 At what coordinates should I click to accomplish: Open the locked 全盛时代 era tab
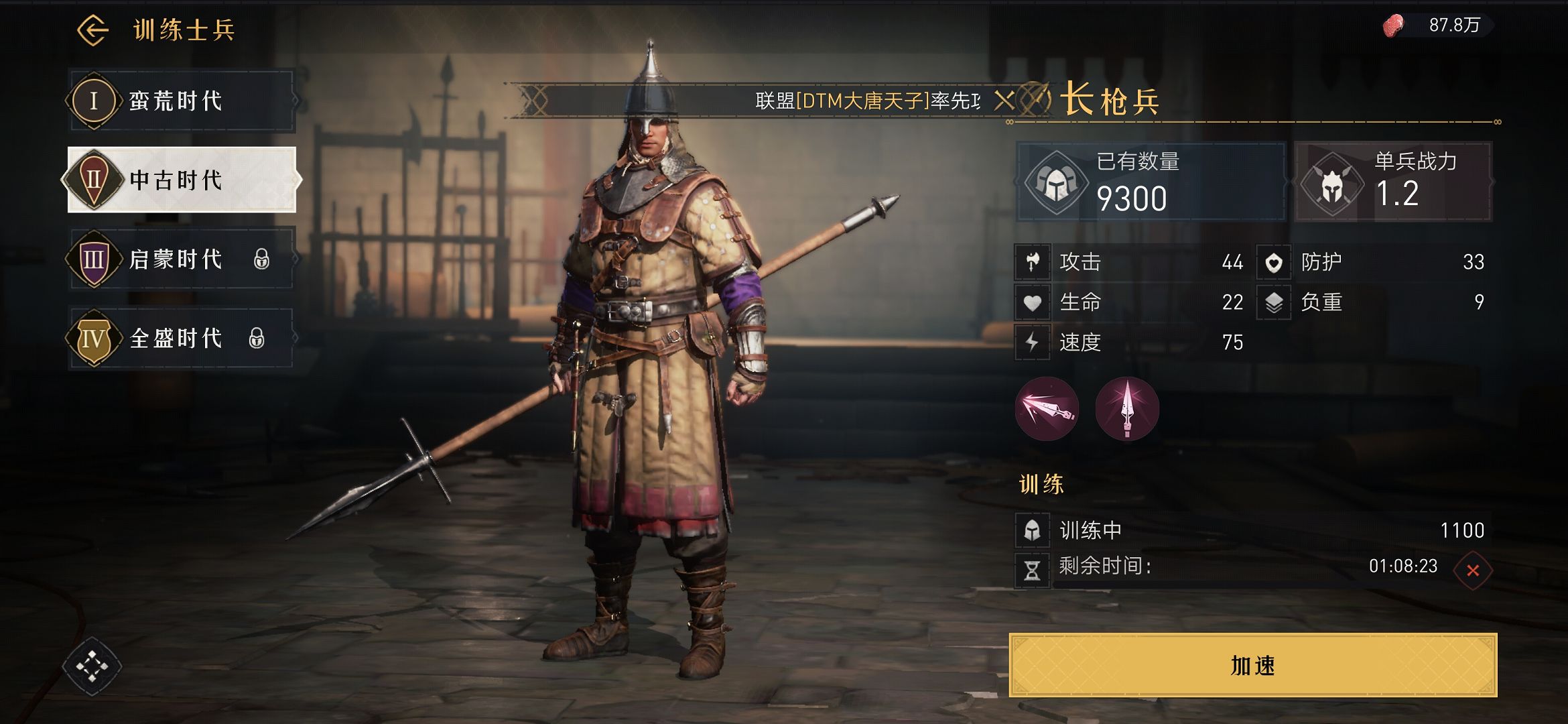point(181,338)
